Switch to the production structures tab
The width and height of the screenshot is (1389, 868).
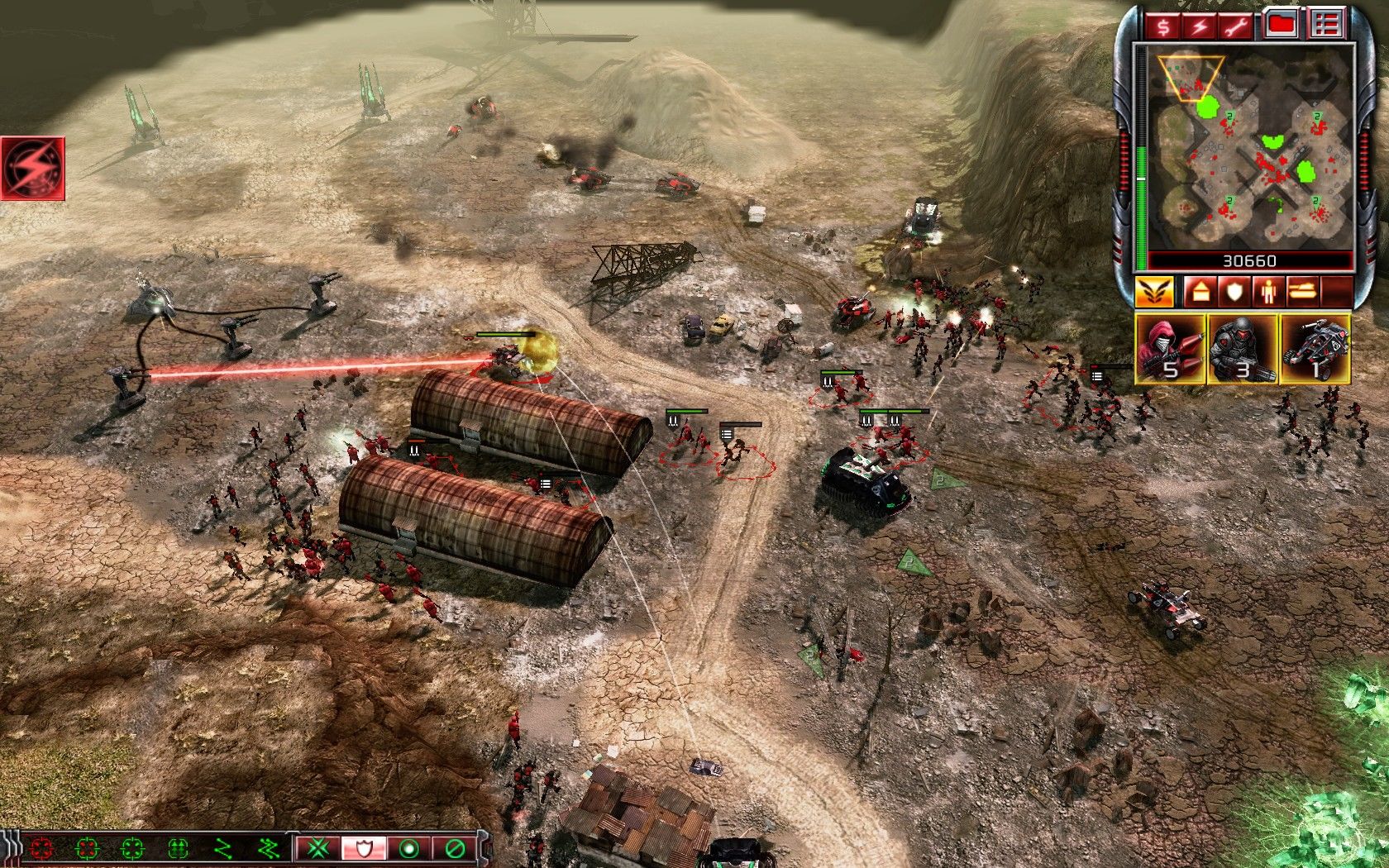(1200, 292)
